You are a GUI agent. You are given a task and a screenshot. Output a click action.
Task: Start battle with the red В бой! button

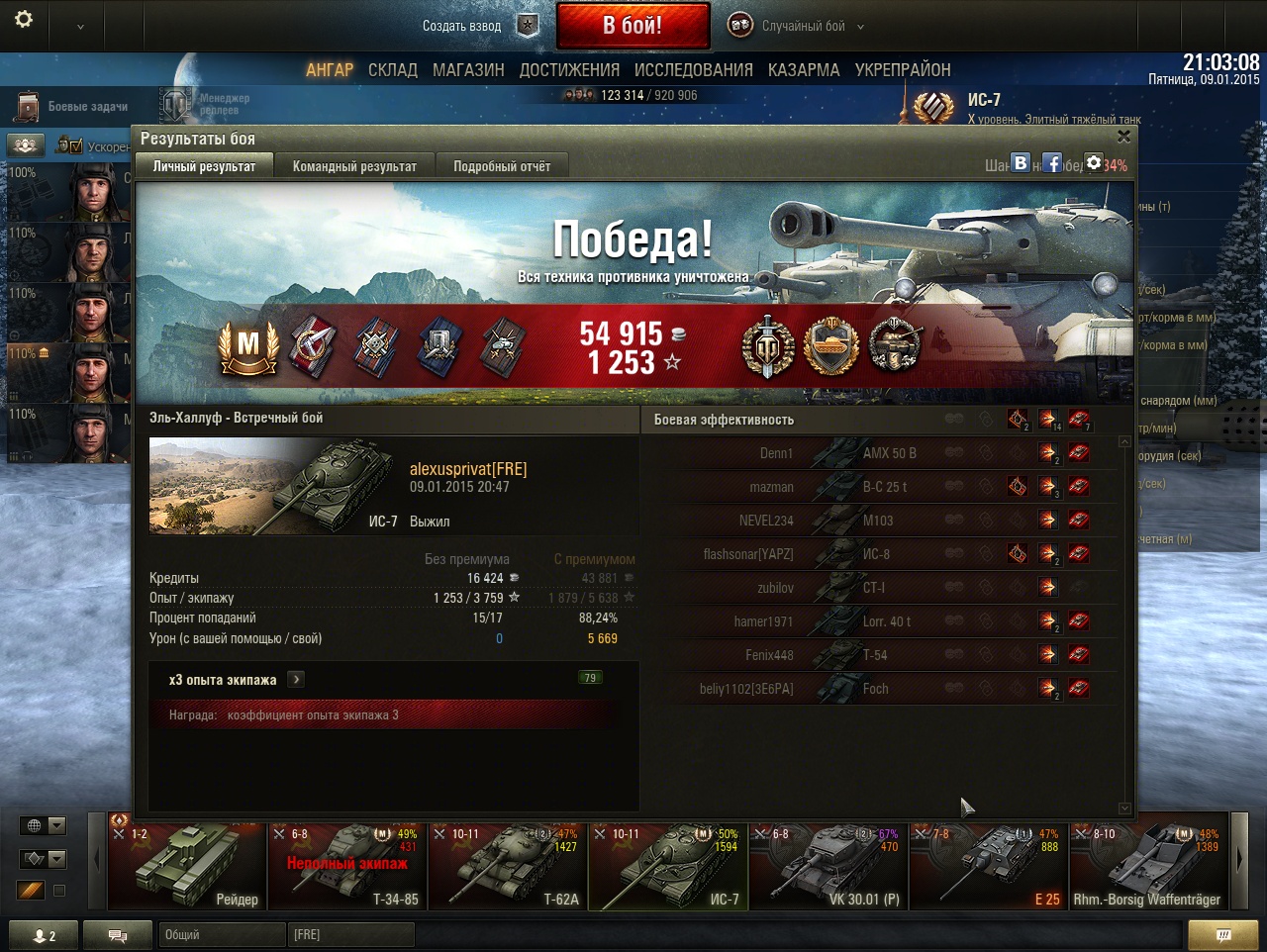pyautogui.click(x=633, y=26)
